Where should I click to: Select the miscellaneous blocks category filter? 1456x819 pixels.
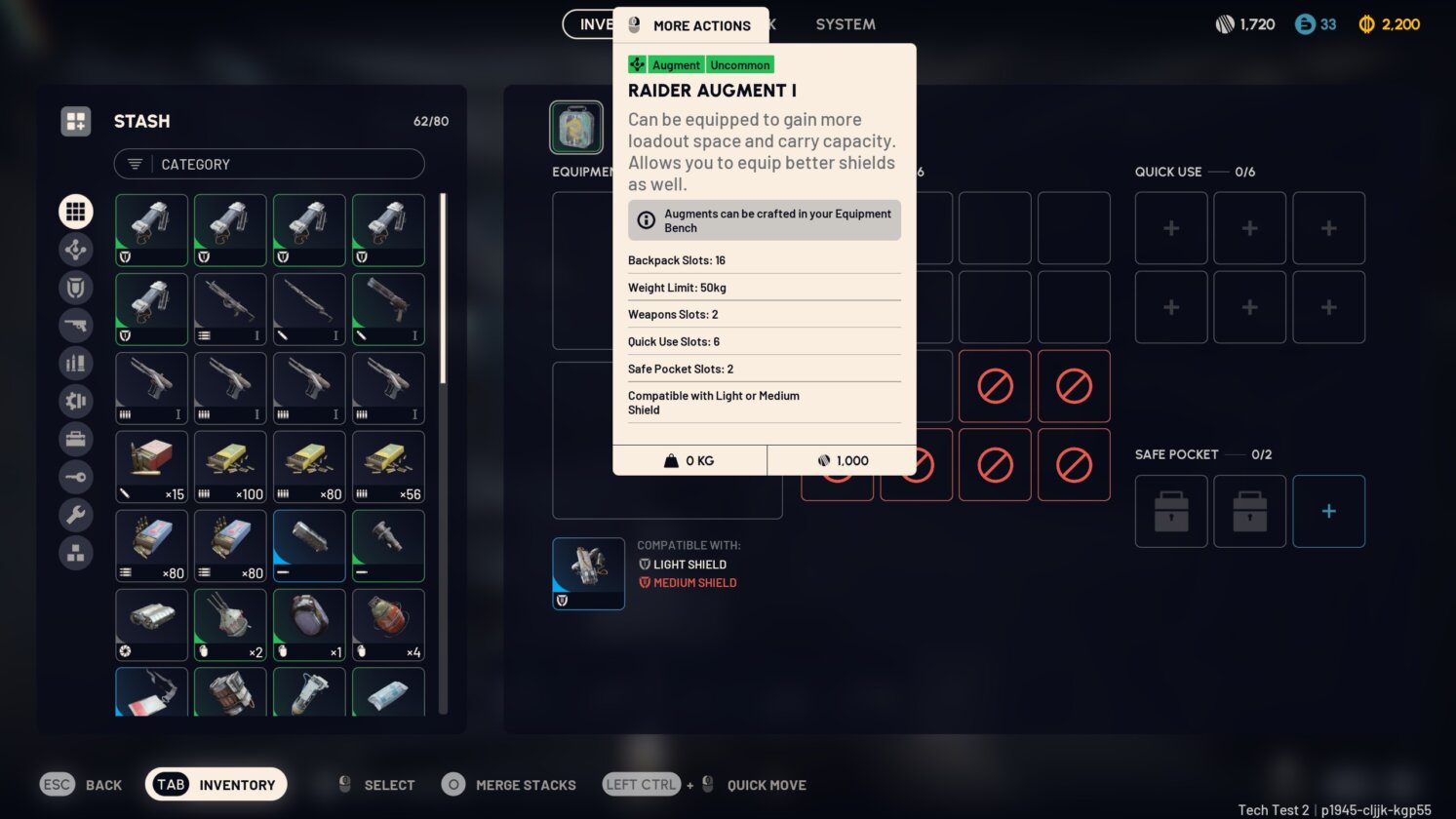click(76, 553)
